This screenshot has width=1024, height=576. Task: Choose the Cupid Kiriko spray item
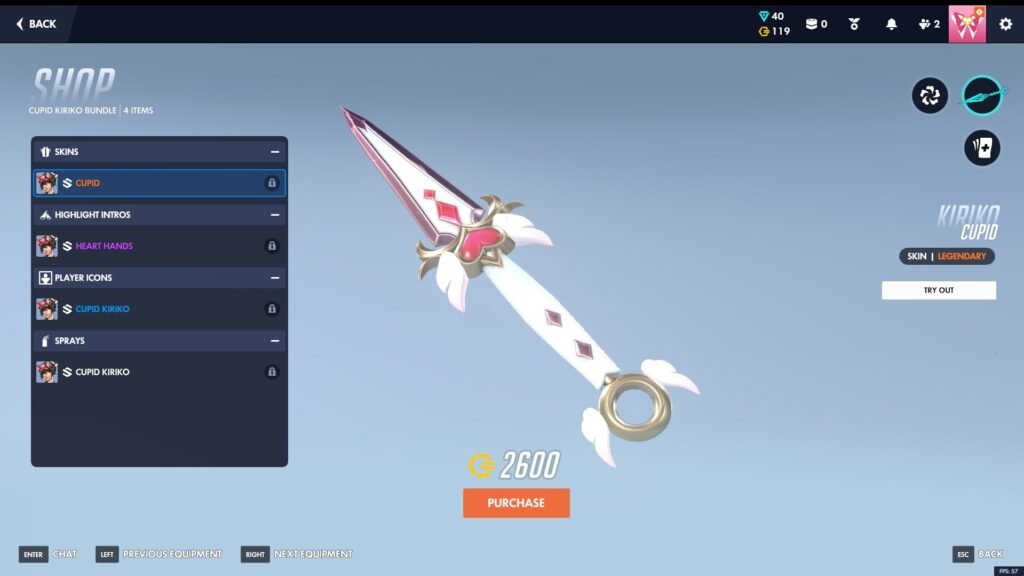159,372
